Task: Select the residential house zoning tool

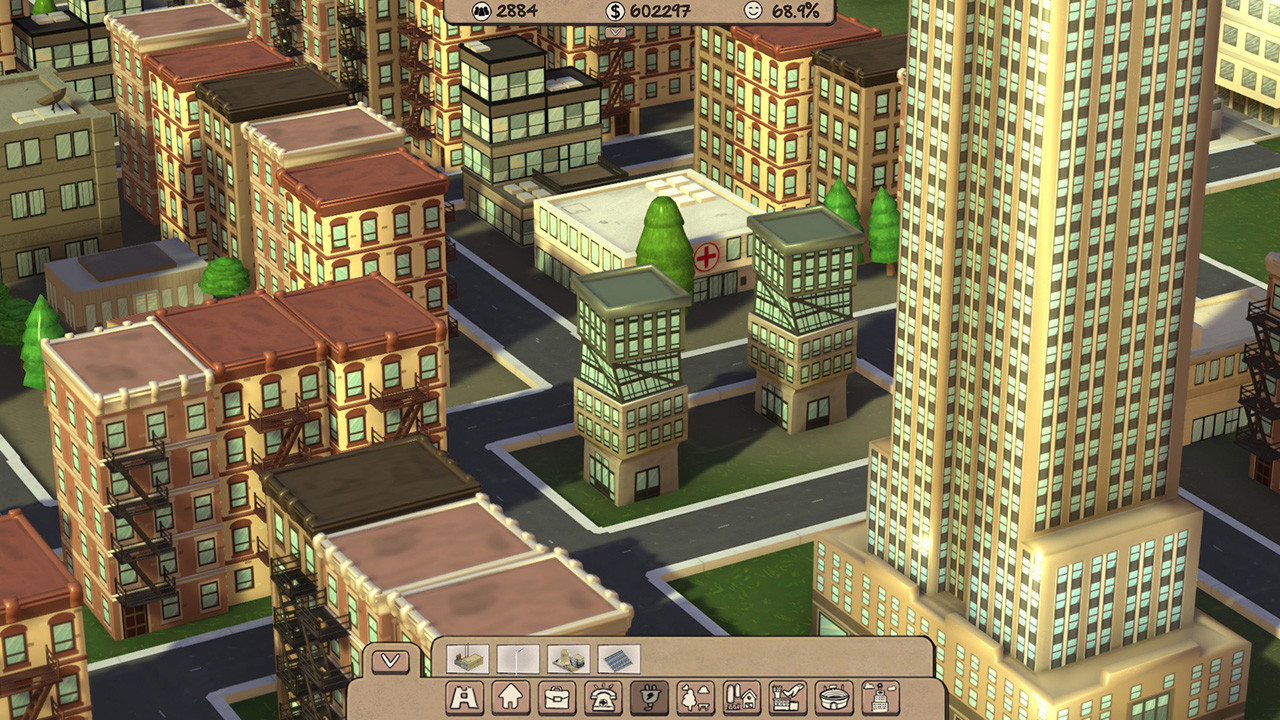Action: click(x=508, y=696)
